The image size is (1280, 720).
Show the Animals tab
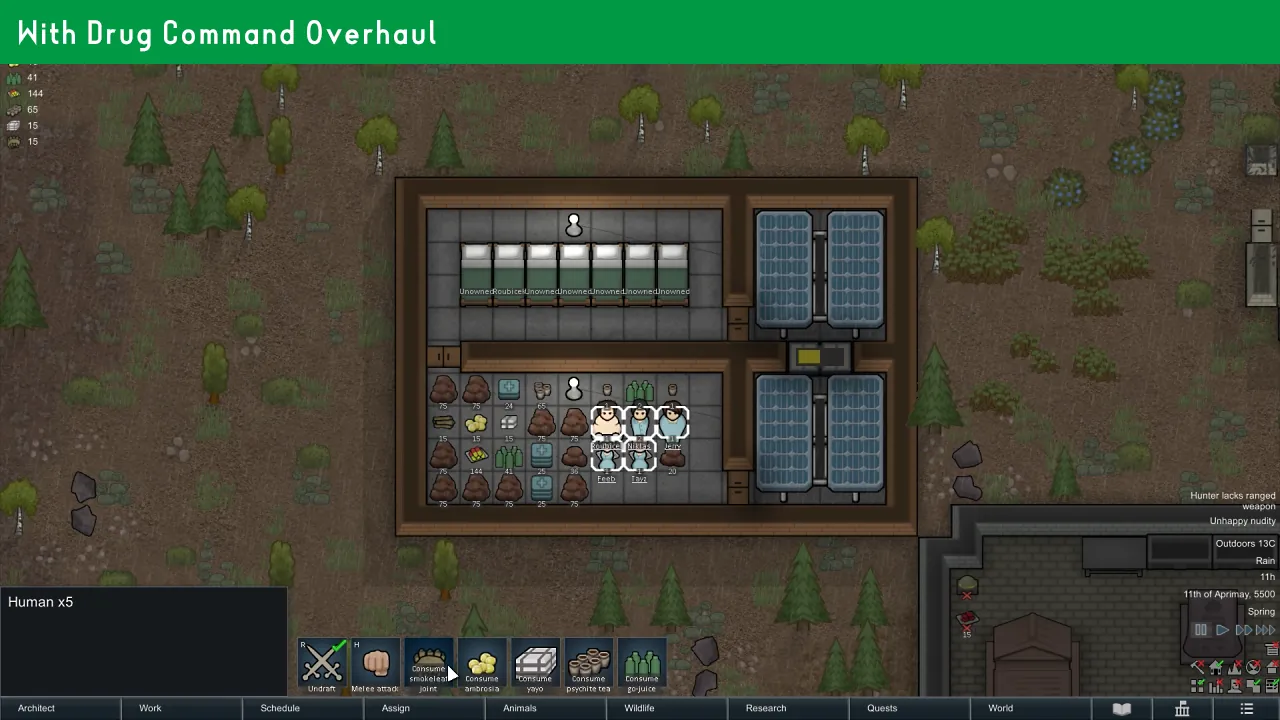[520, 708]
